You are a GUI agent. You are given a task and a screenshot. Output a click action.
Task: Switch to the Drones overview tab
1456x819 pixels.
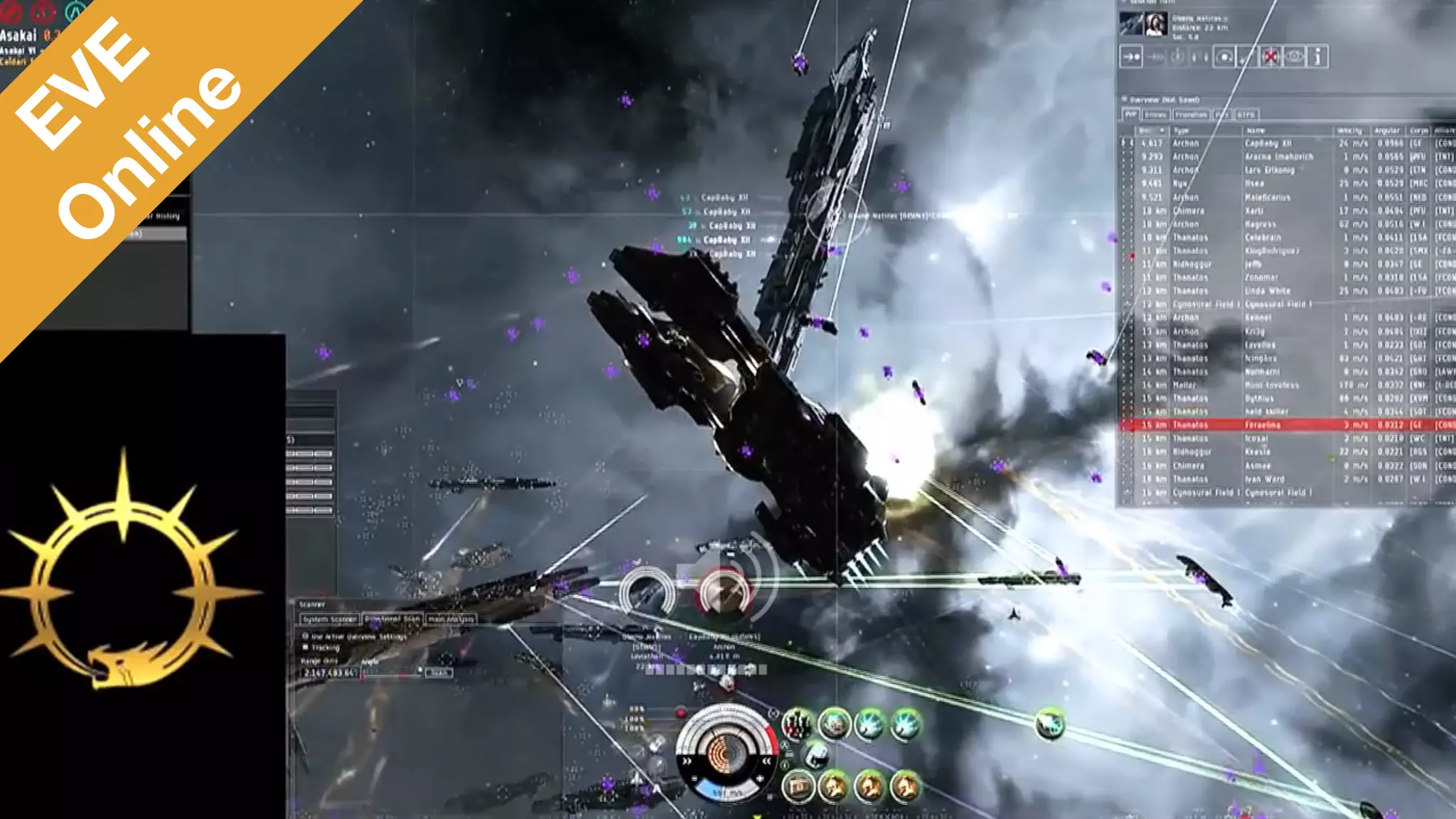coord(1155,114)
